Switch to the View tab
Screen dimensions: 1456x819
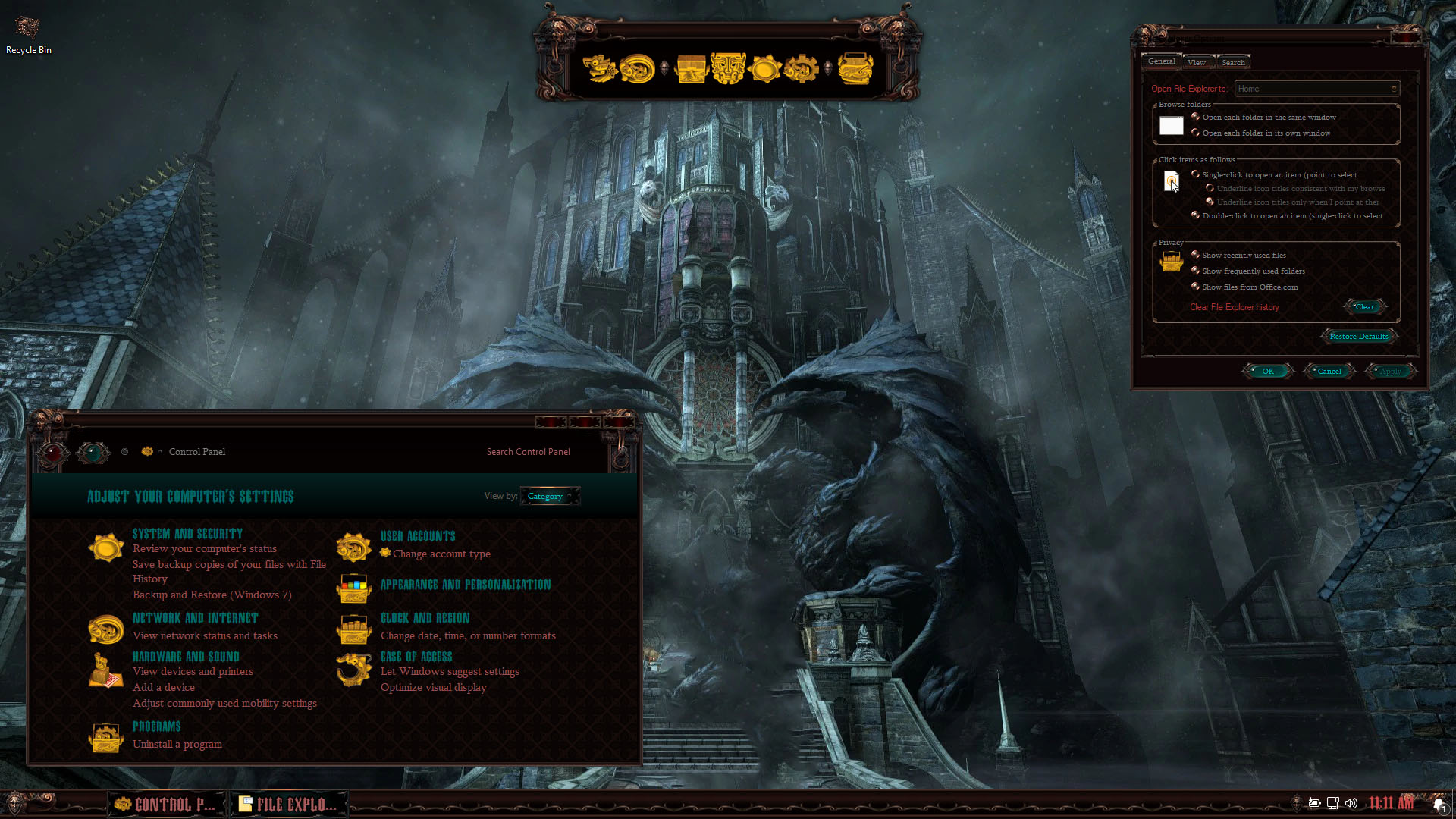(1197, 62)
